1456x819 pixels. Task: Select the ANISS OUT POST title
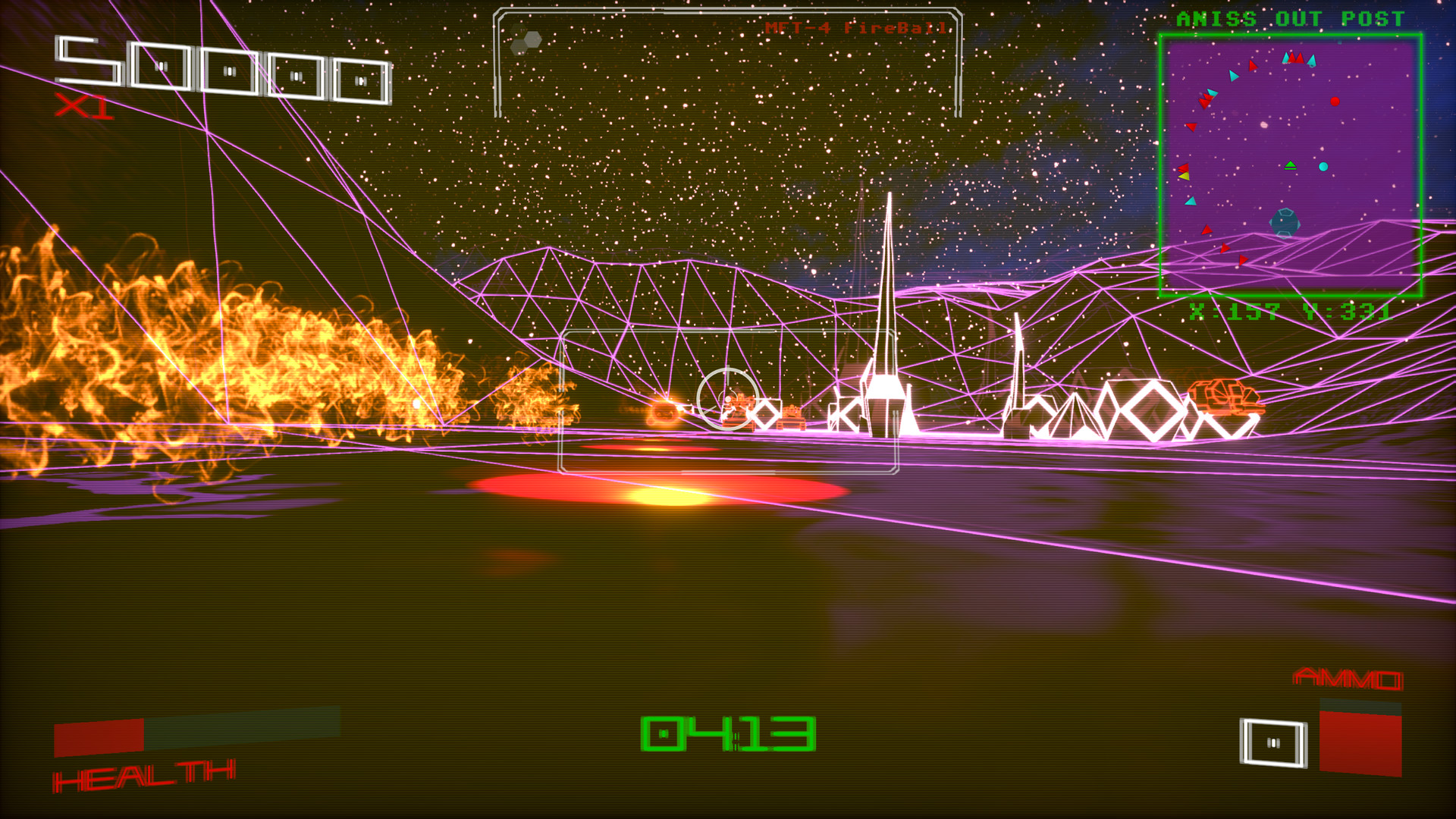[x=1289, y=19]
